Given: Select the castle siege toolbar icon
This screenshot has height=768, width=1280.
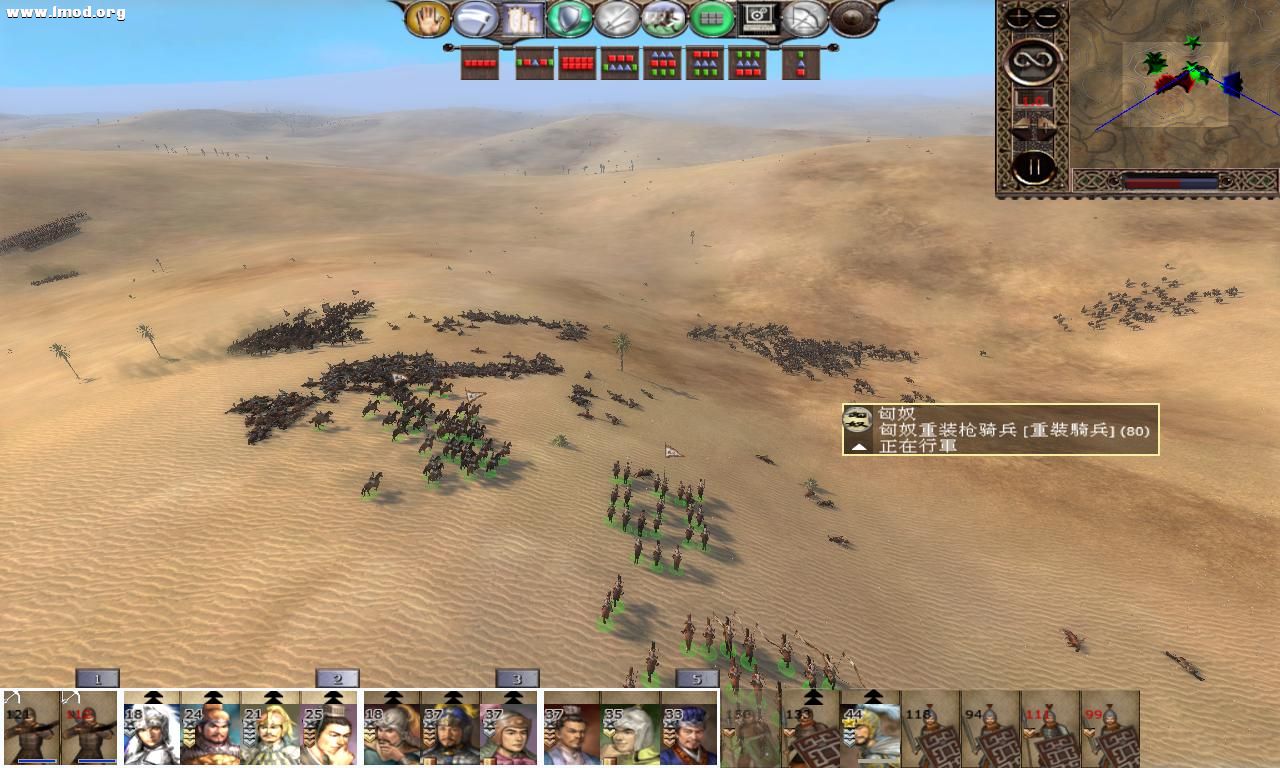Looking at the screenshot, I should point(521,17).
